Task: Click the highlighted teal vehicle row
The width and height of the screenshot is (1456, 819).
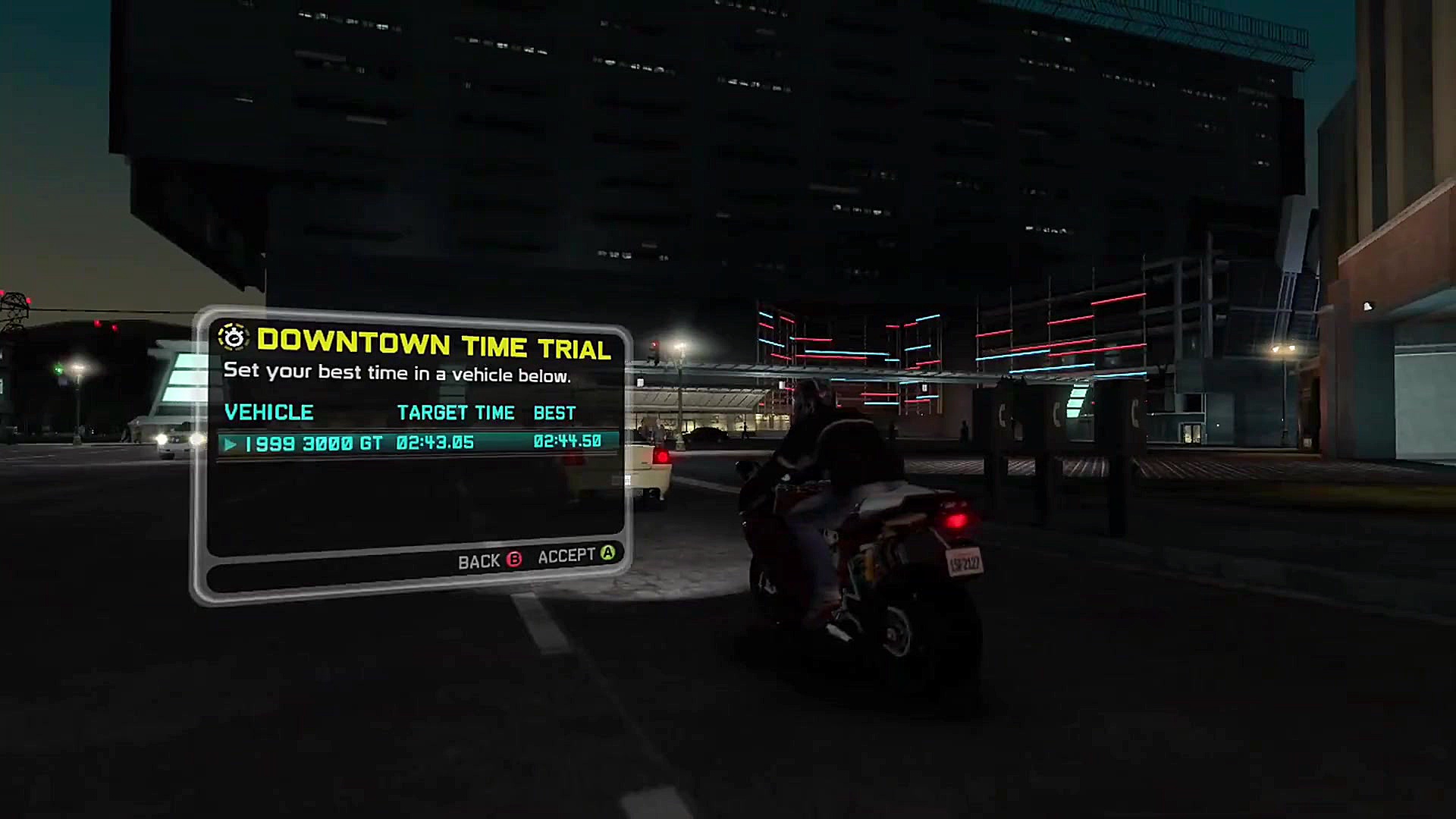Action: click(x=413, y=442)
